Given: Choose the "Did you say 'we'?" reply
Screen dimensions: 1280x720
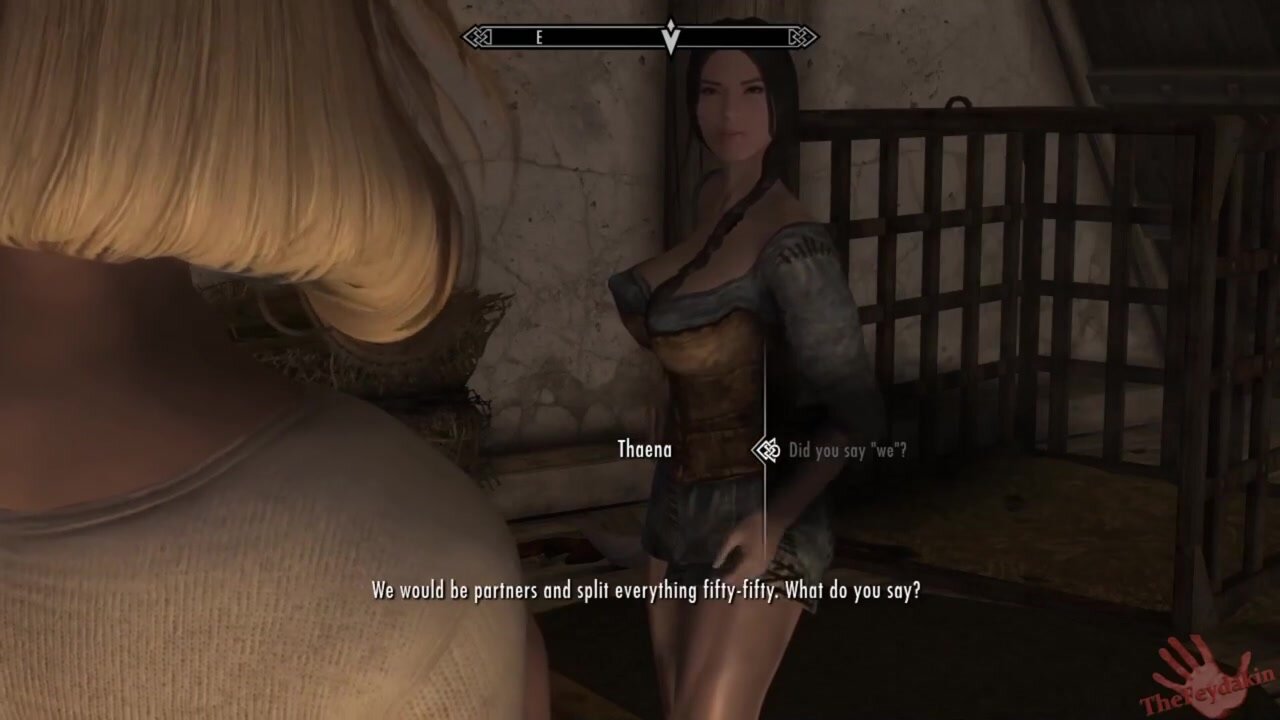Looking at the screenshot, I should click(847, 451).
